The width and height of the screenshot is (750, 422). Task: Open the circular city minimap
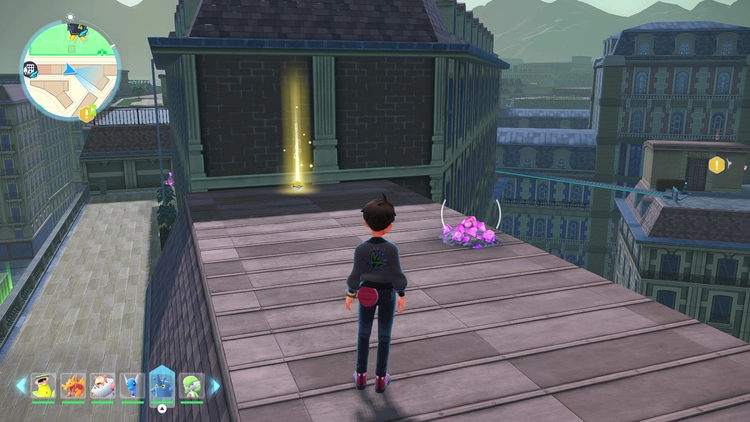pyautogui.click(x=70, y=69)
